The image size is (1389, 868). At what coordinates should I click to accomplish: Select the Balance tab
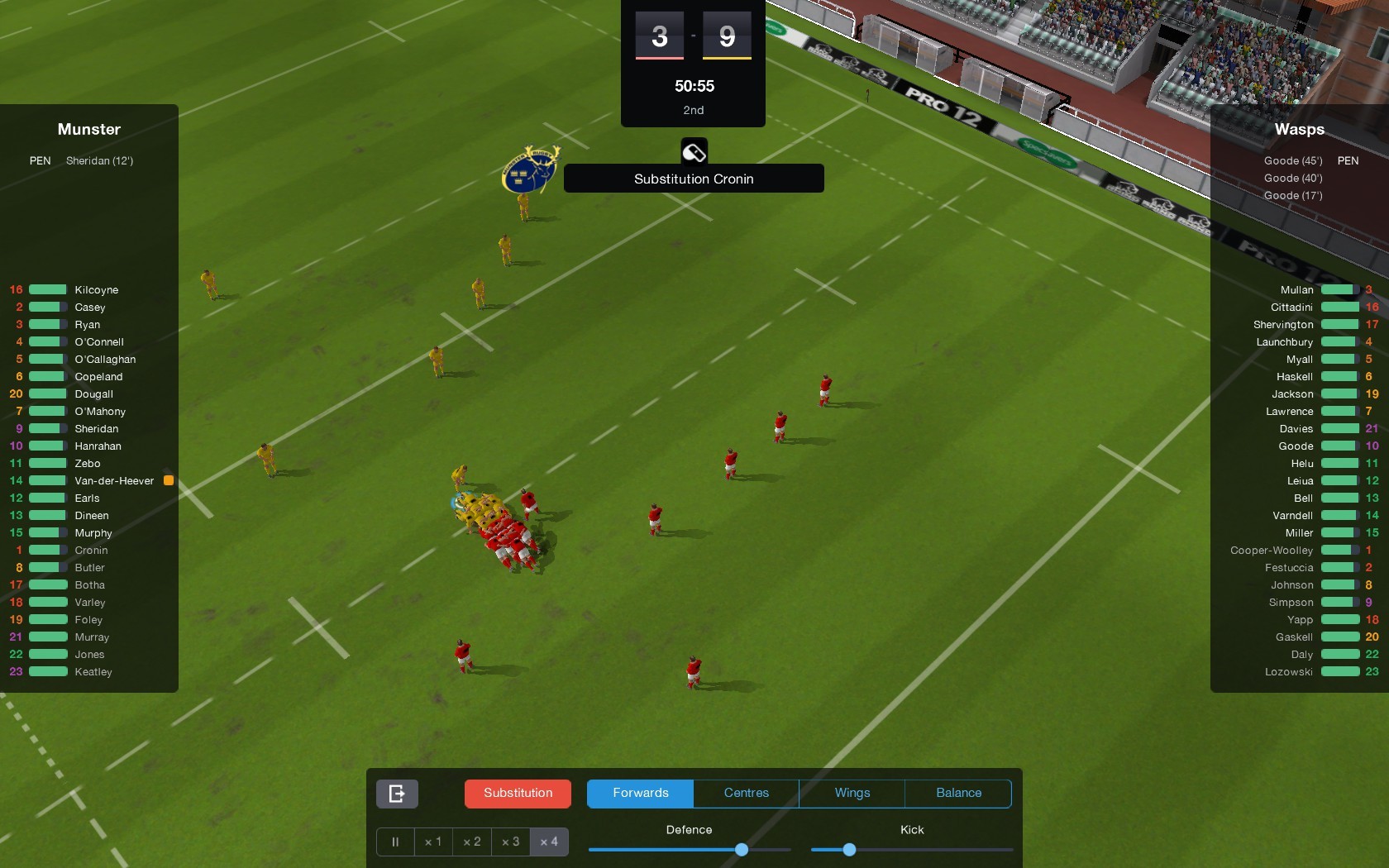(x=957, y=793)
